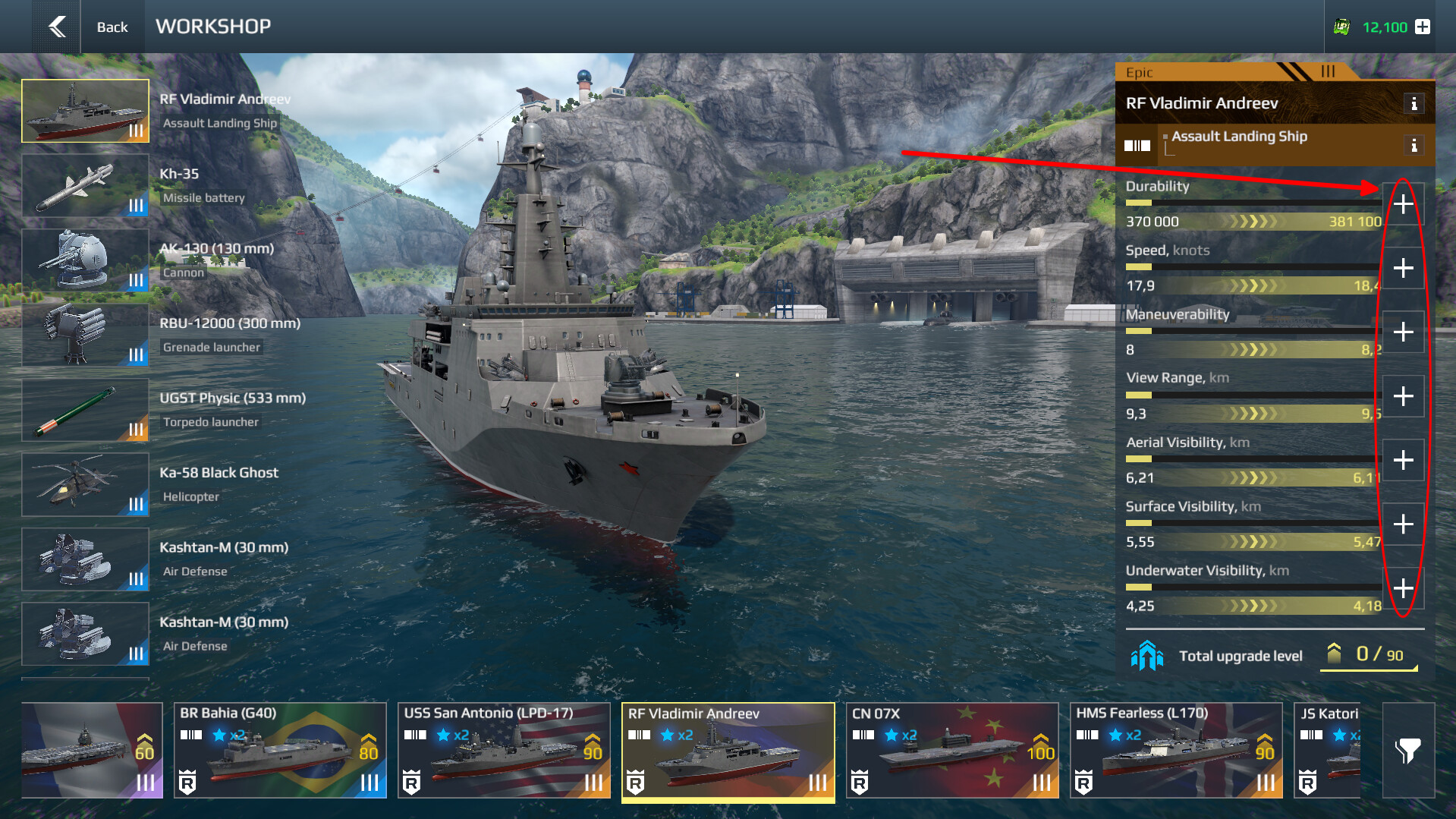Upgrade Underwater Visibility with plus button
This screenshot has height=819, width=1456.
1403,588
